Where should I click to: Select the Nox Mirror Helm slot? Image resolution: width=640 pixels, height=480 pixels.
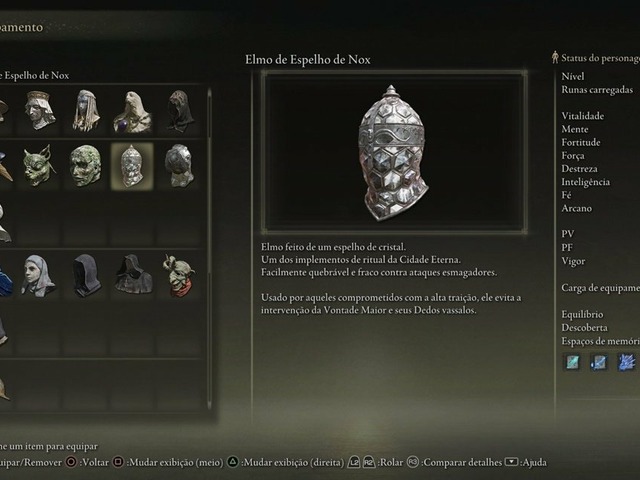[131, 165]
